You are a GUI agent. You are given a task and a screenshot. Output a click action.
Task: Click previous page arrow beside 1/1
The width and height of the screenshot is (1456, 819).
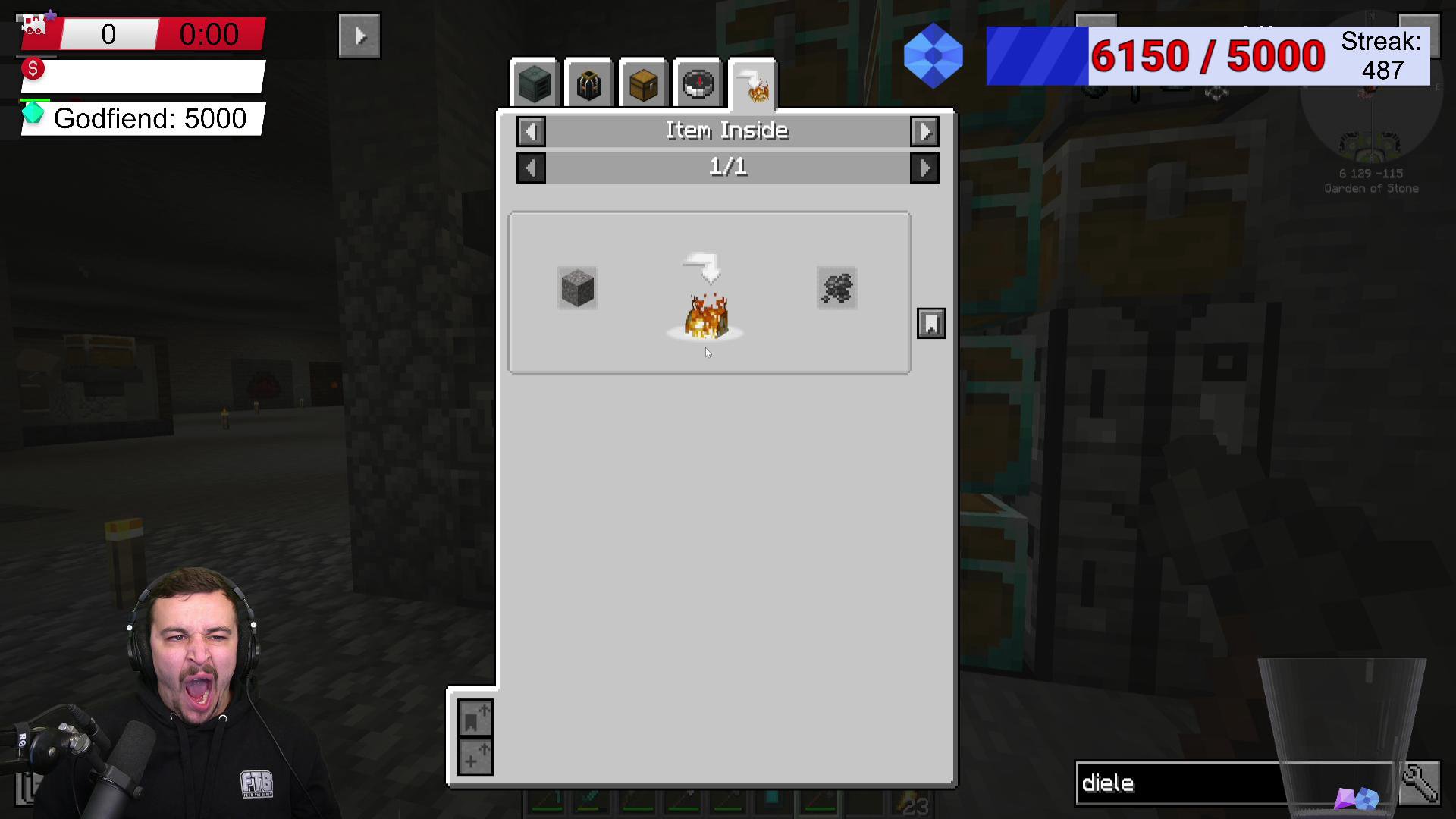click(531, 168)
